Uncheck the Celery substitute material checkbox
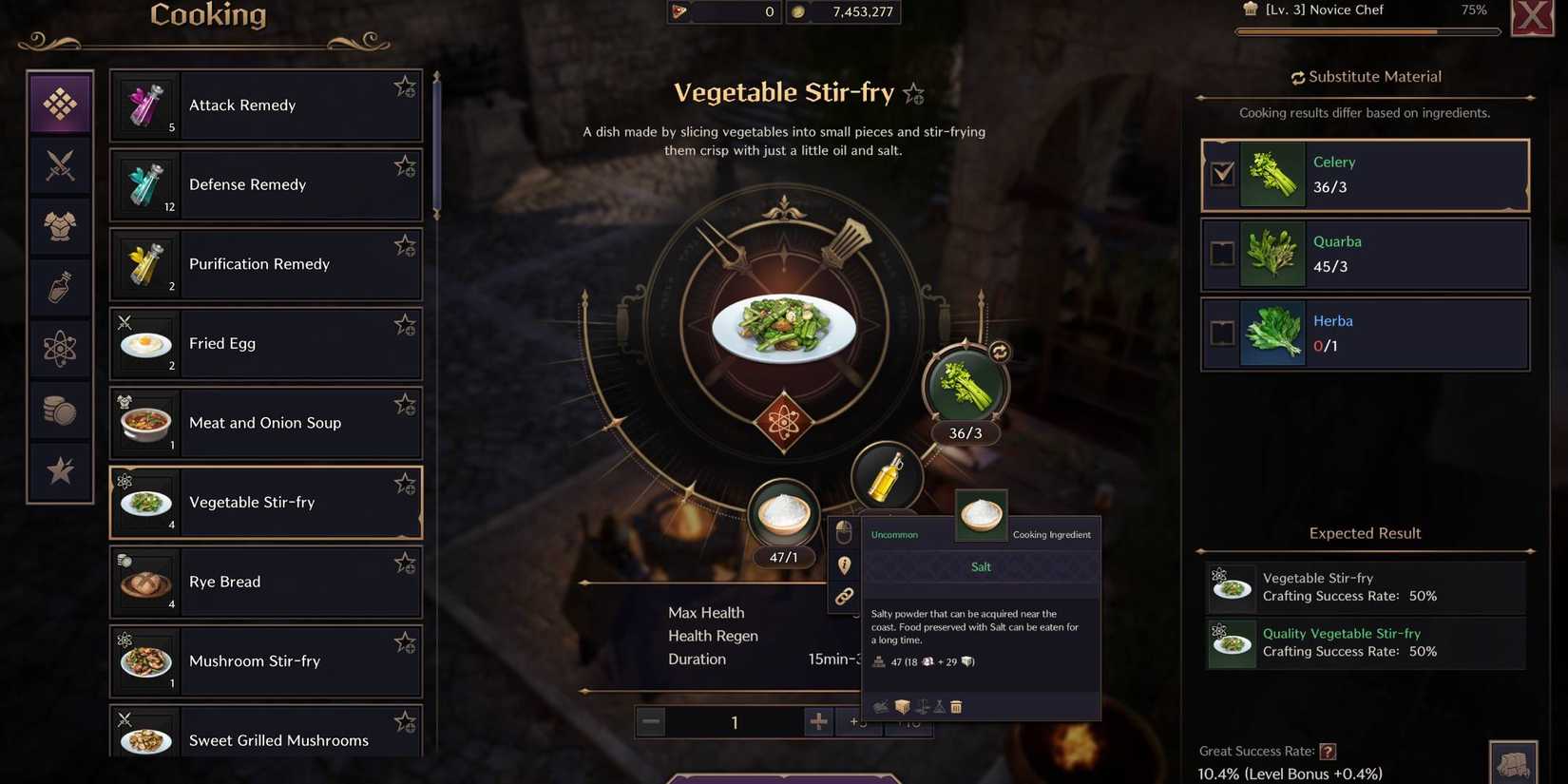 (x=1224, y=175)
